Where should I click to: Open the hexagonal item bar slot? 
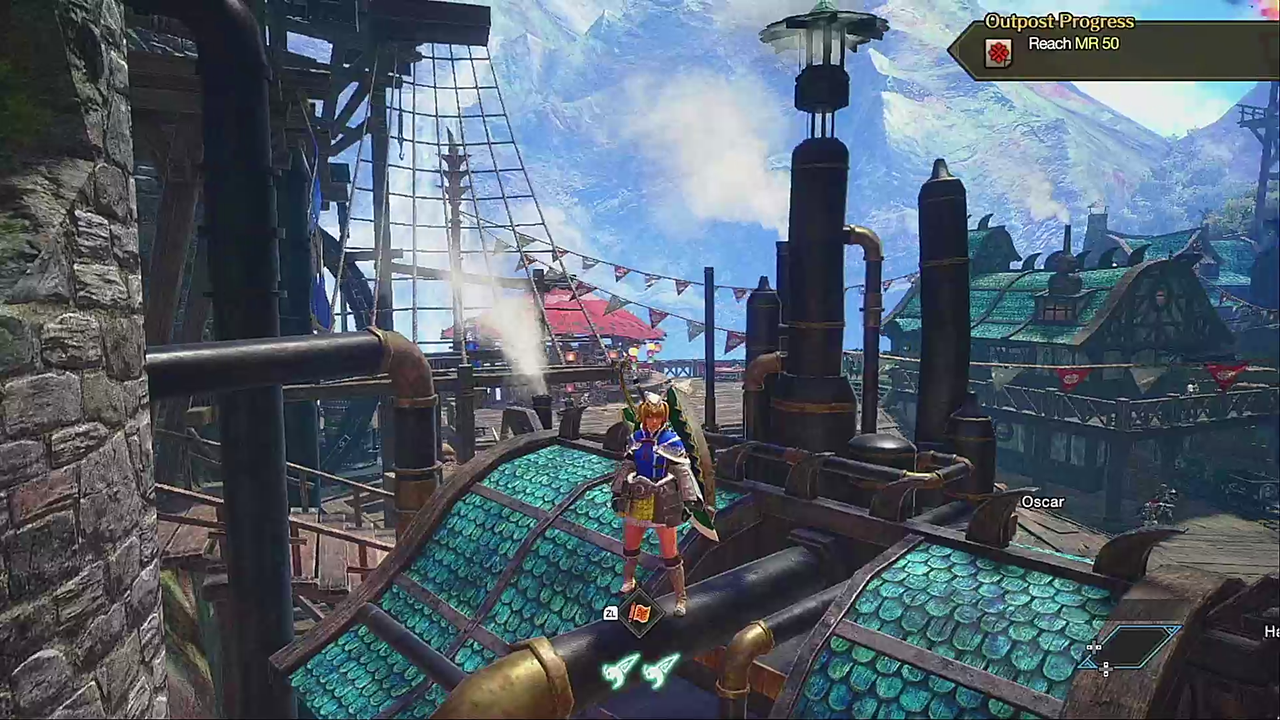click(1137, 645)
